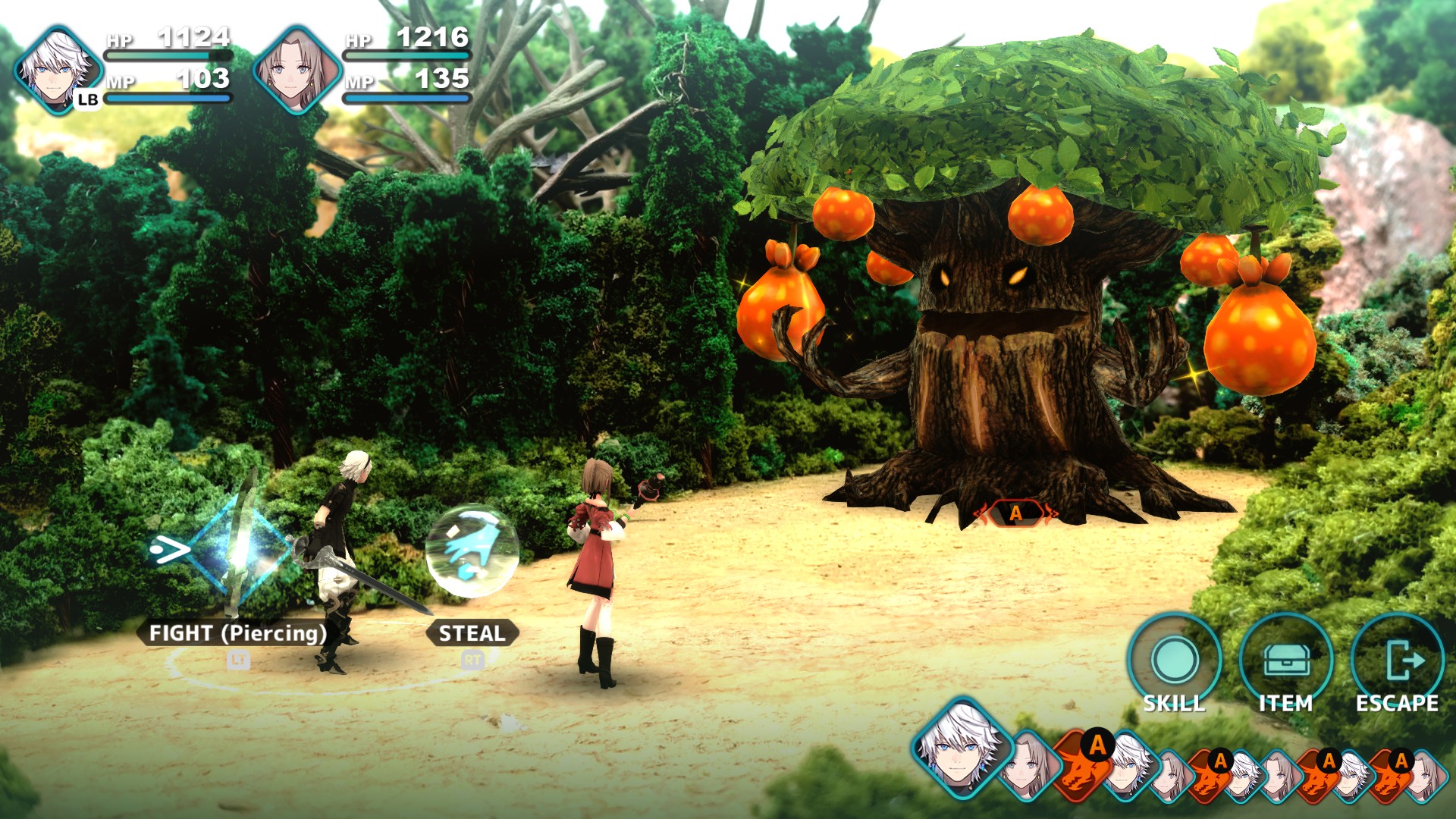Select the STEAL command bubble
This screenshot has width=1456, height=819.
tap(472, 552)
